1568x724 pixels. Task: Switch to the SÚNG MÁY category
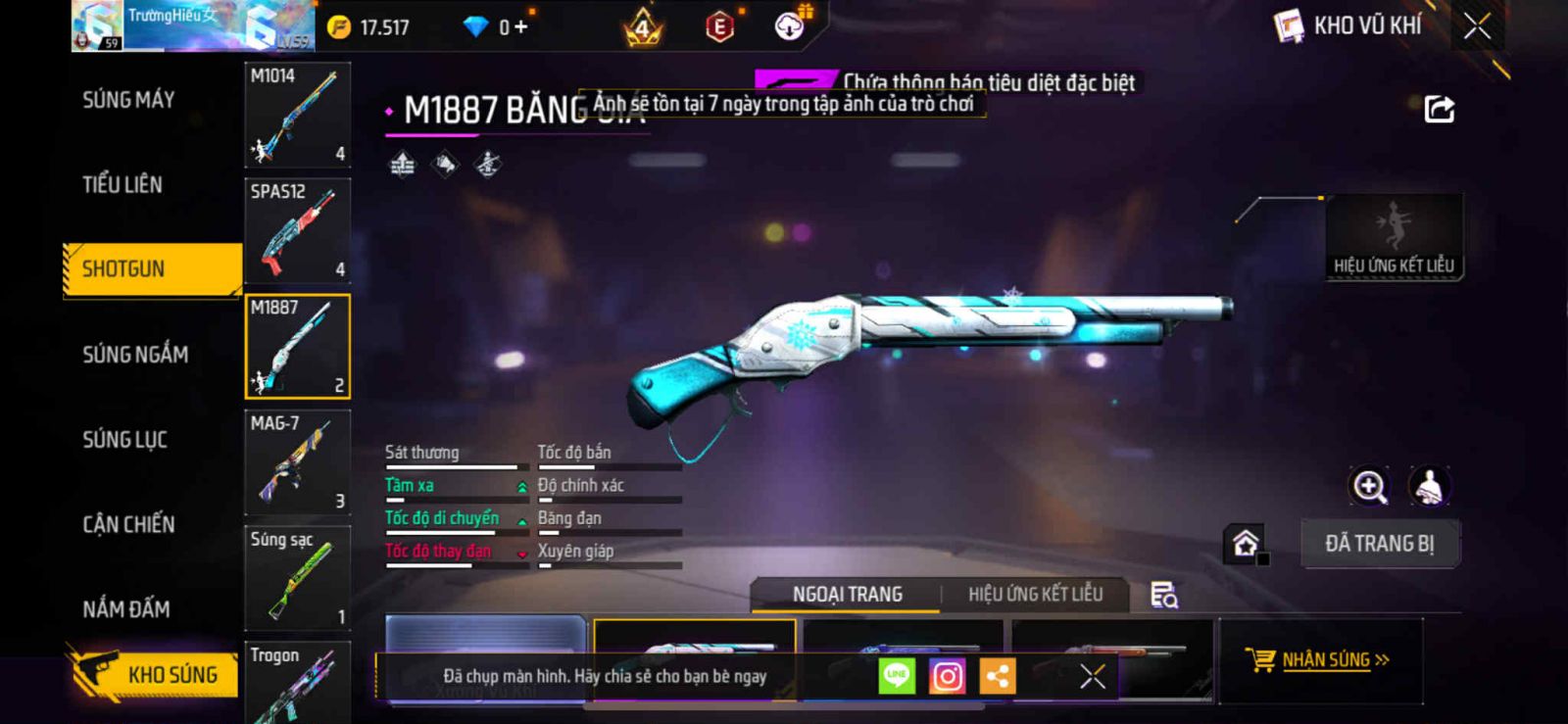click(128, 100)
